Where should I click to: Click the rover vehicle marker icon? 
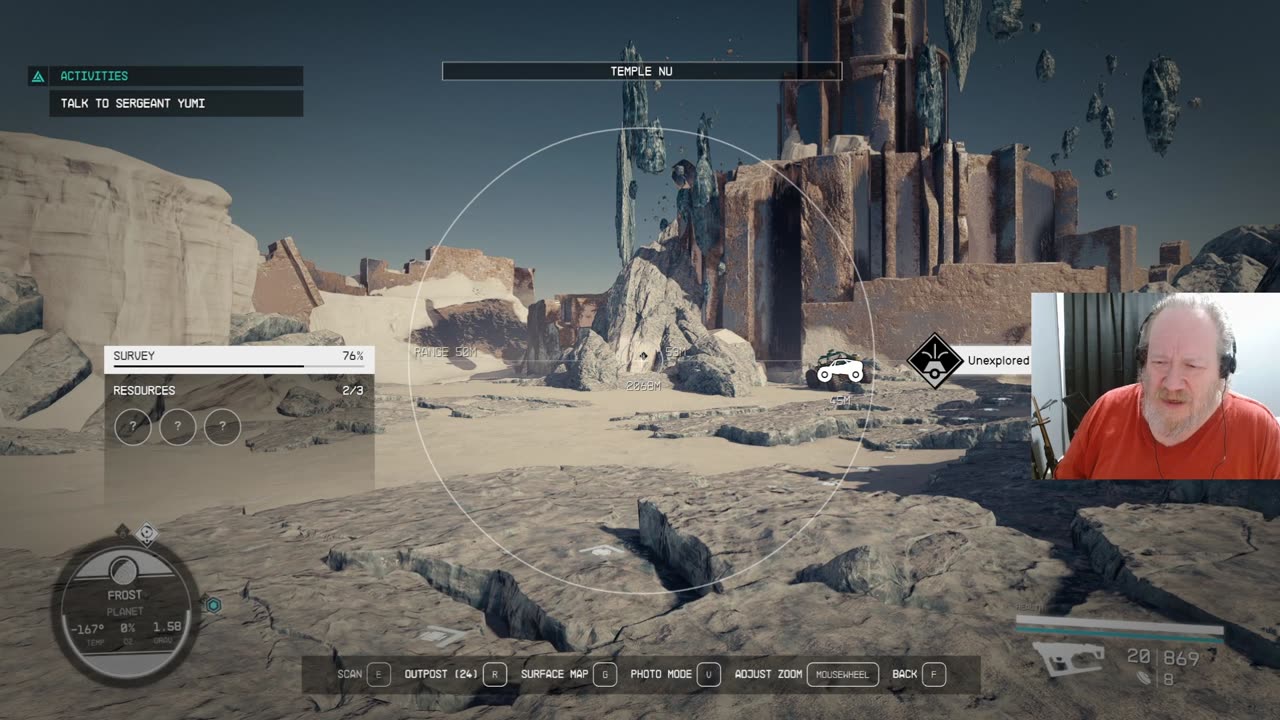click(840, 371)
